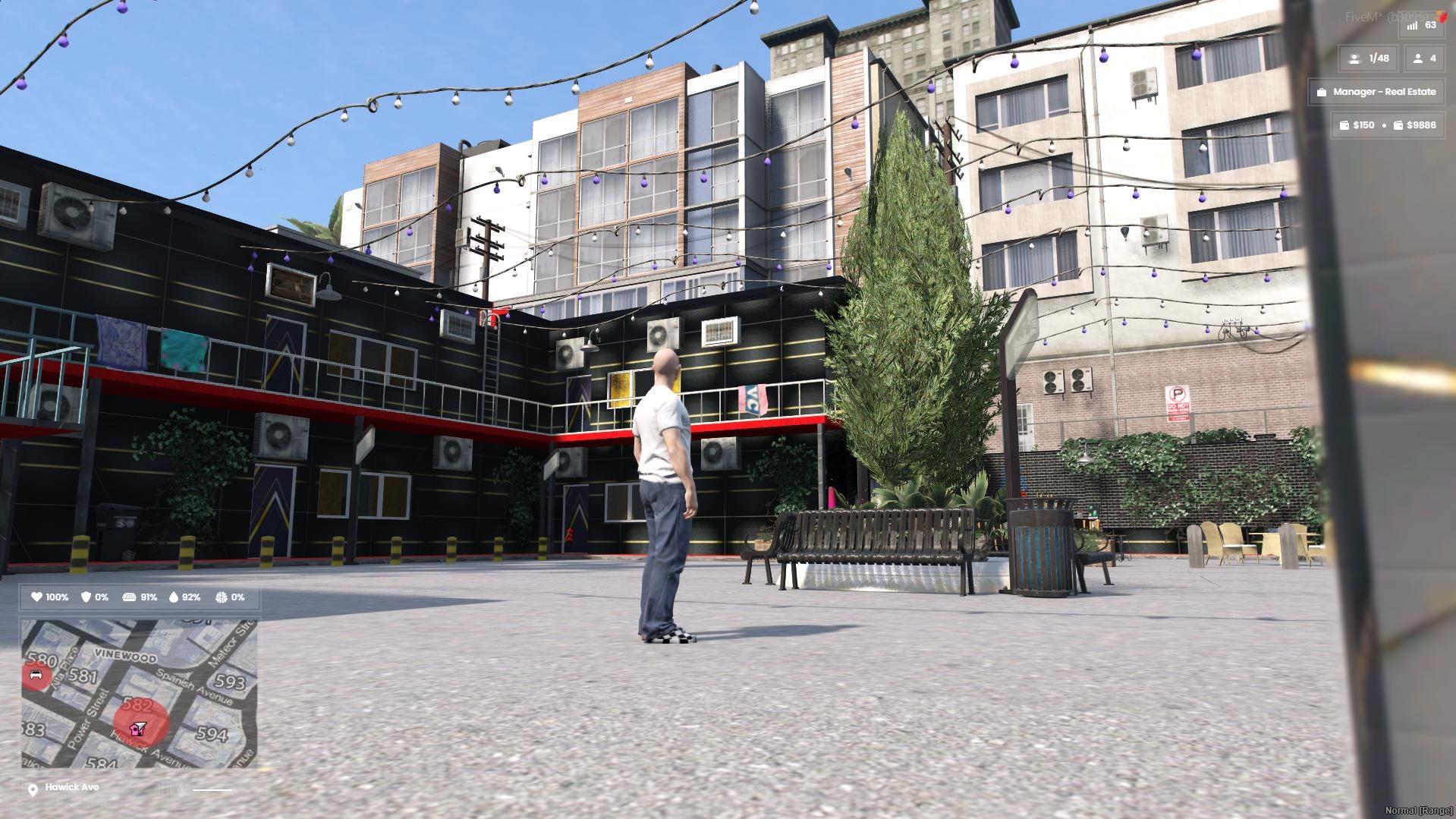
Task: Click the briefcase icon beside Manager – Real Estate
Action: tap(1322, 92)
